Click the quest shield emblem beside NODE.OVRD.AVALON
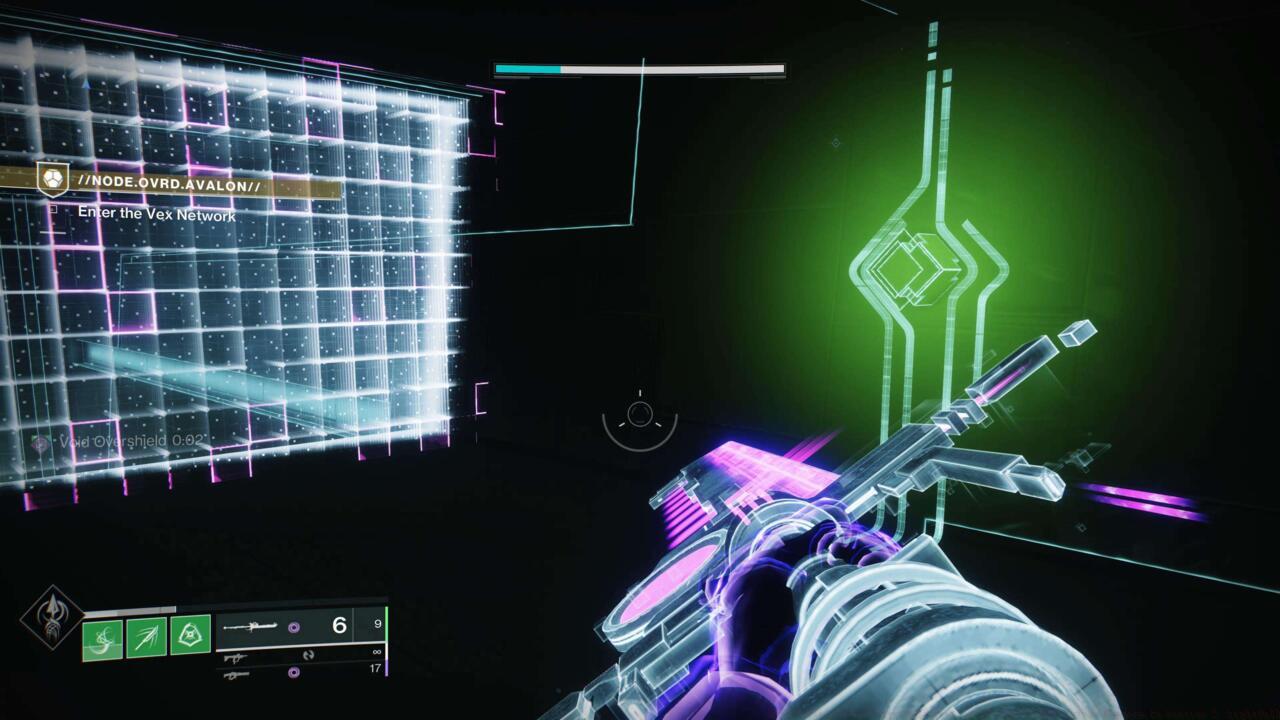 coord(52,180)
